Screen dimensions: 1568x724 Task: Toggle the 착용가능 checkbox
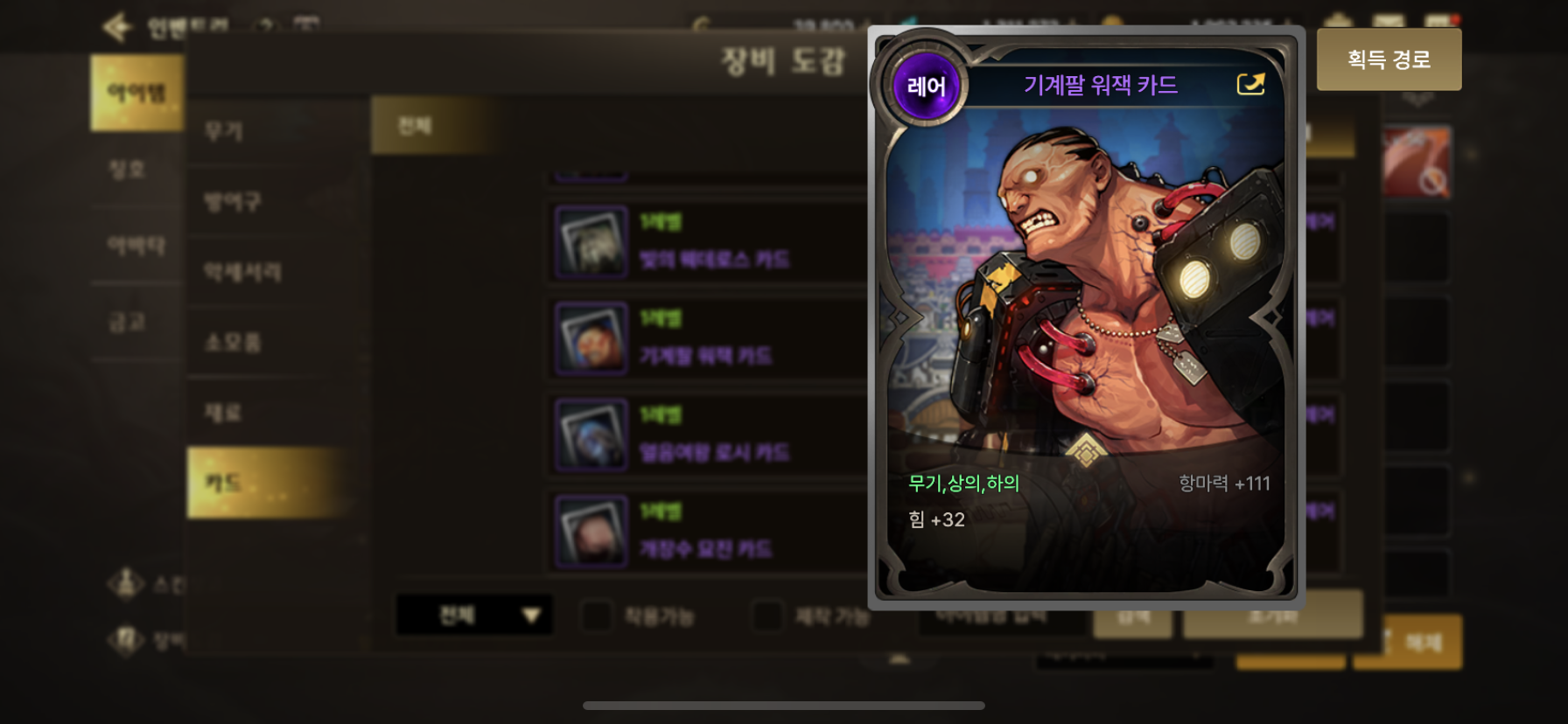[598, 616]
